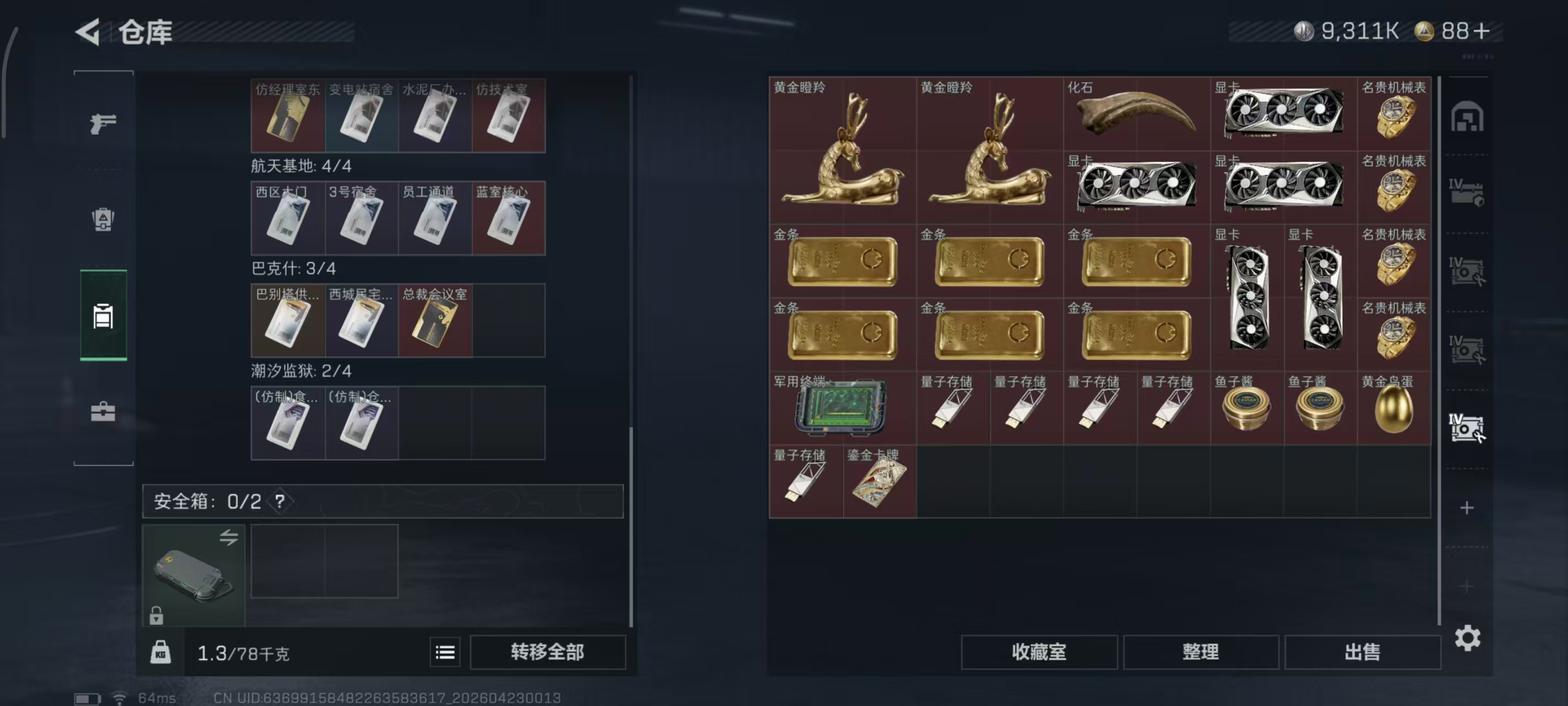Click the question mark beside 安全箱 0/2
Screen dimensions: 1568x706
281,502
